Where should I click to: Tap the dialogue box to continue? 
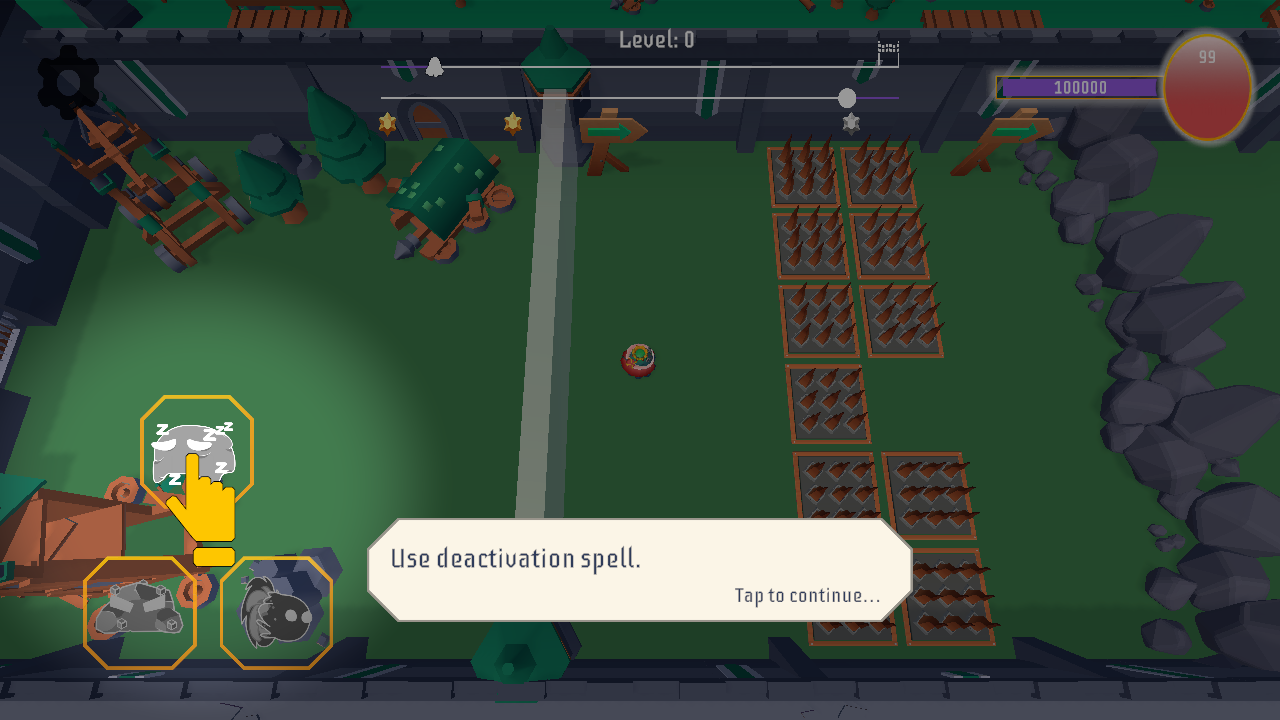pos(639,570)
